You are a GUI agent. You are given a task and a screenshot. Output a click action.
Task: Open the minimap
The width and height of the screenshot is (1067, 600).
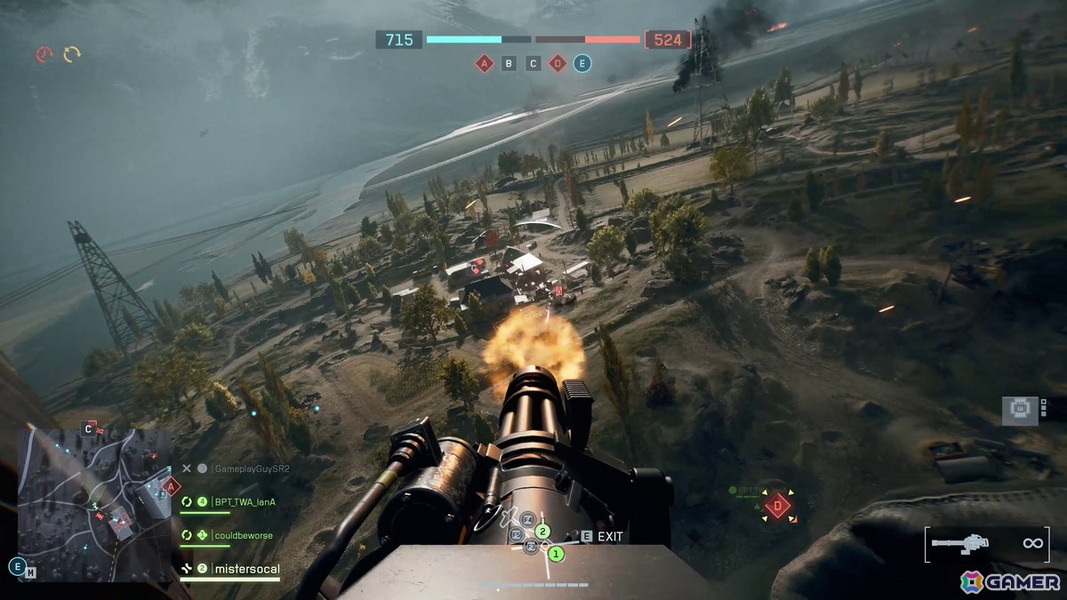(x=95, y=505)
